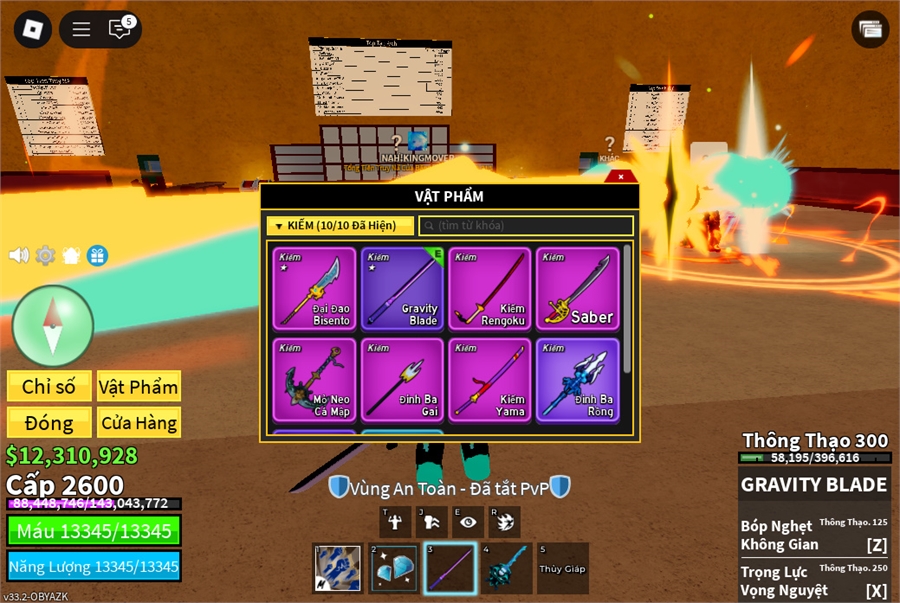Open the Roblox chat button
The width and height of the screenshot is (900, 603).
120,29
